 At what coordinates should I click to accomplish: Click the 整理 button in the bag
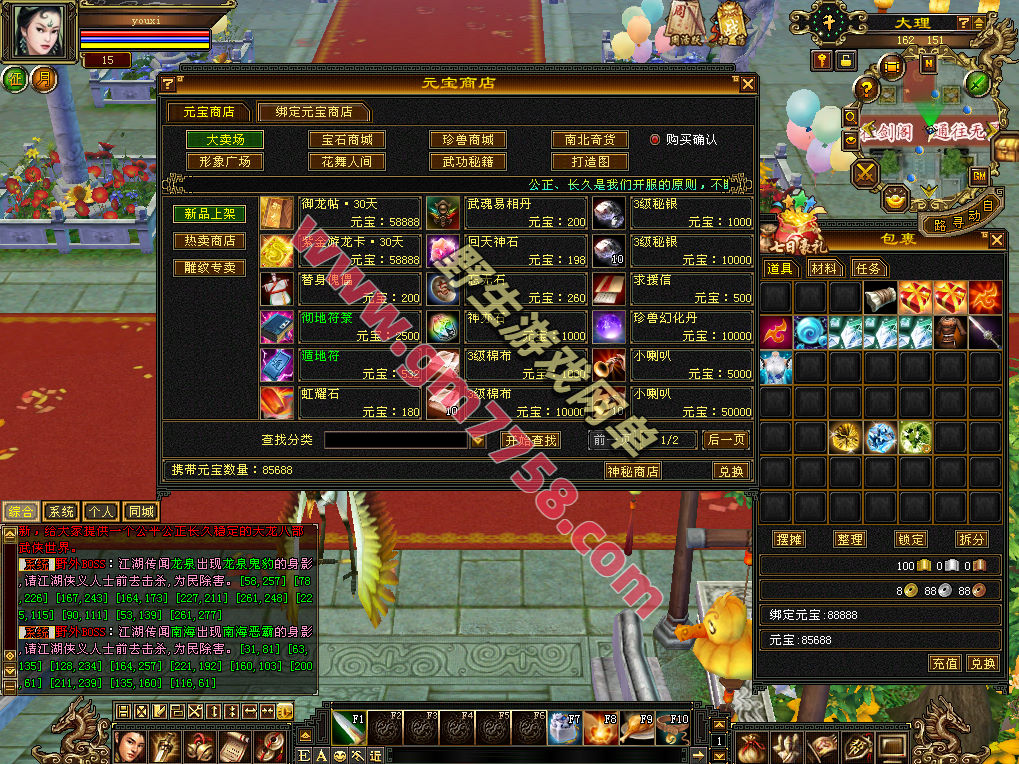click(x=850, y=539)
